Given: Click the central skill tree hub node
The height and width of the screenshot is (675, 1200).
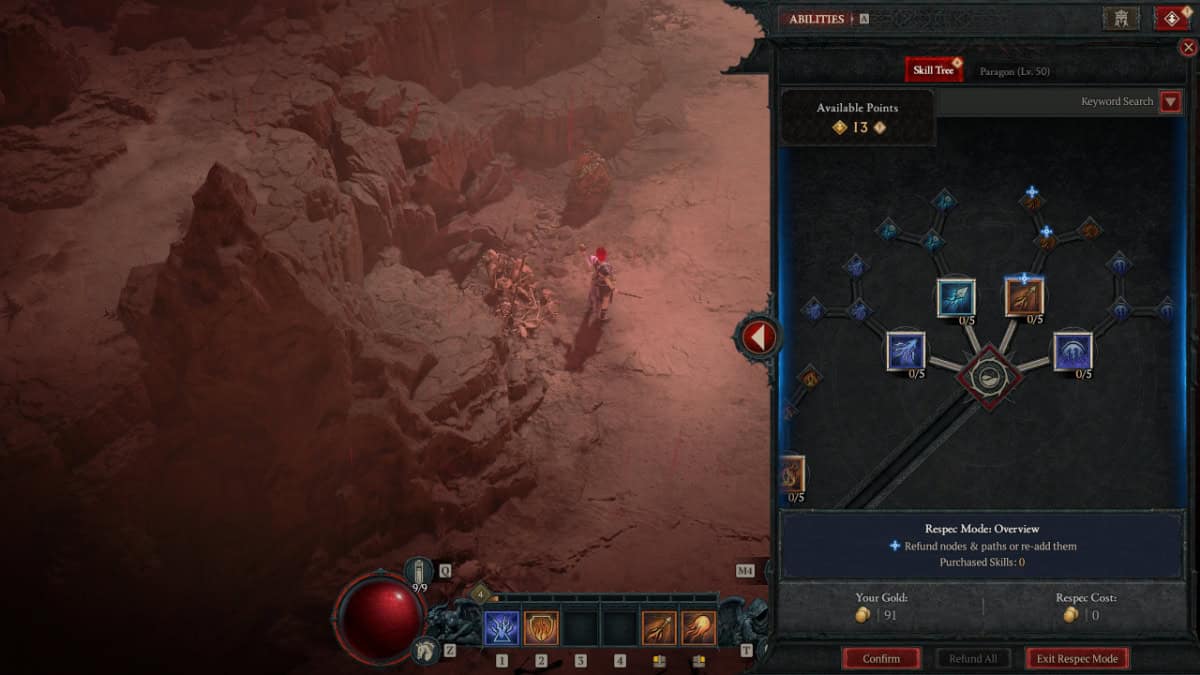Looking at the screenshot, I should click(x=988, y=377).
